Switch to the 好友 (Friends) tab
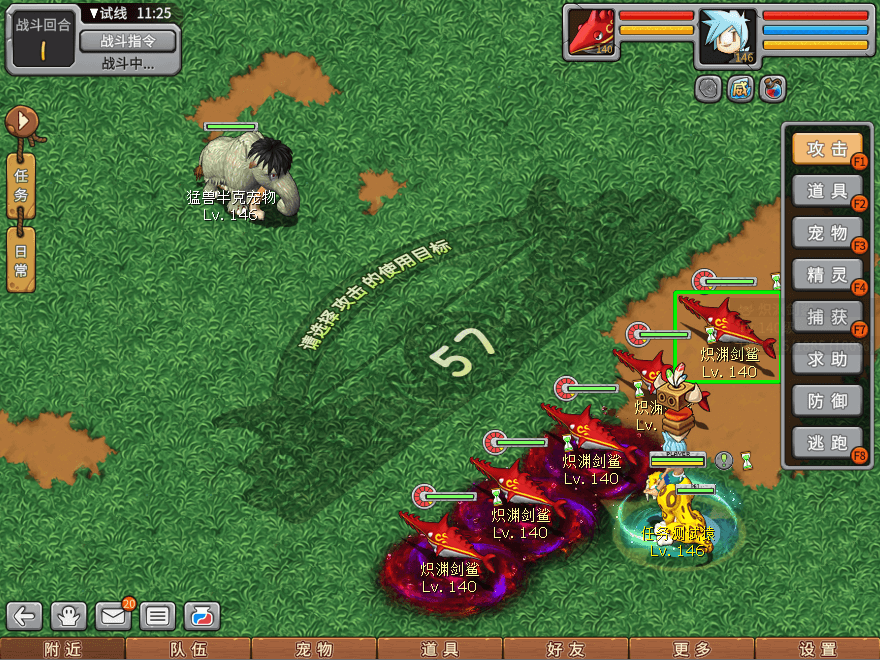 pyautogui.click(x=565, y=650)
